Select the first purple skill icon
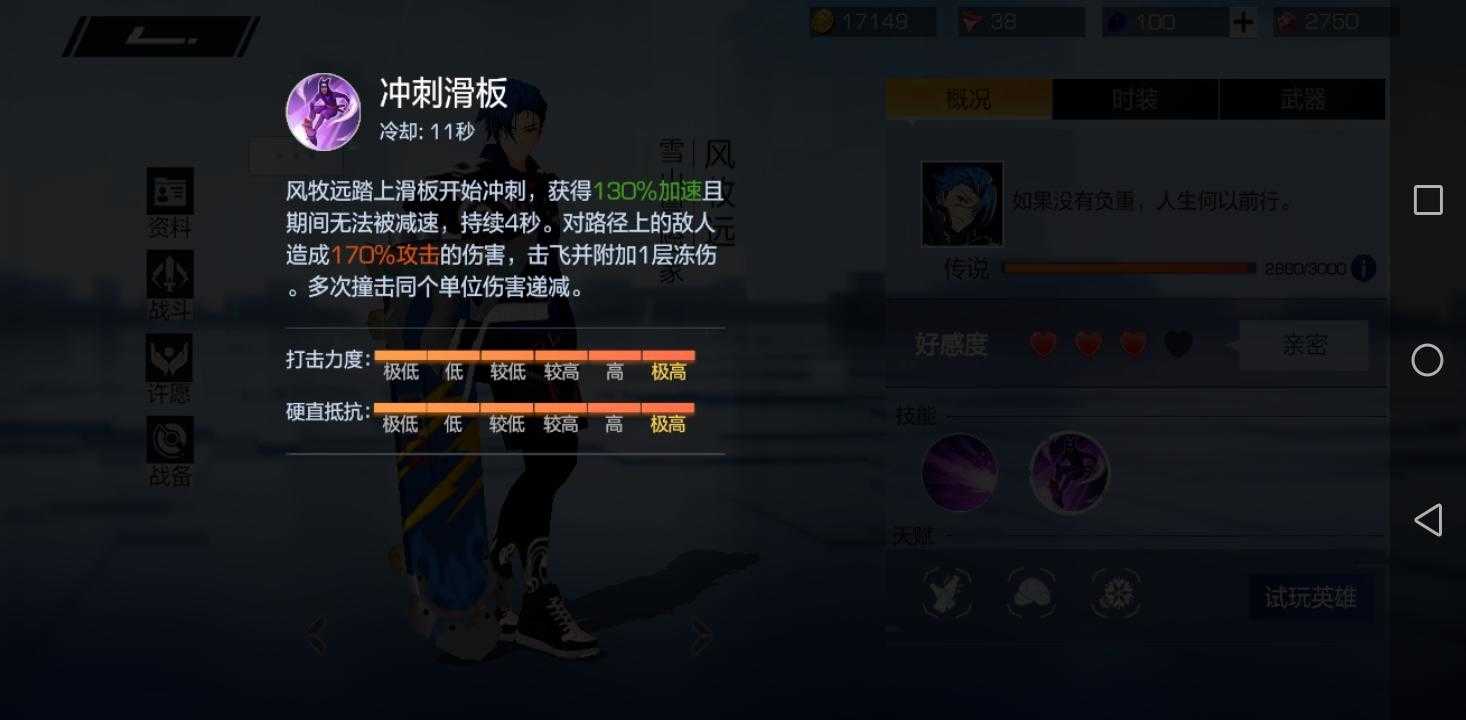The width and height of the screenshot is (1466, 720). click(x=958, y=470)
